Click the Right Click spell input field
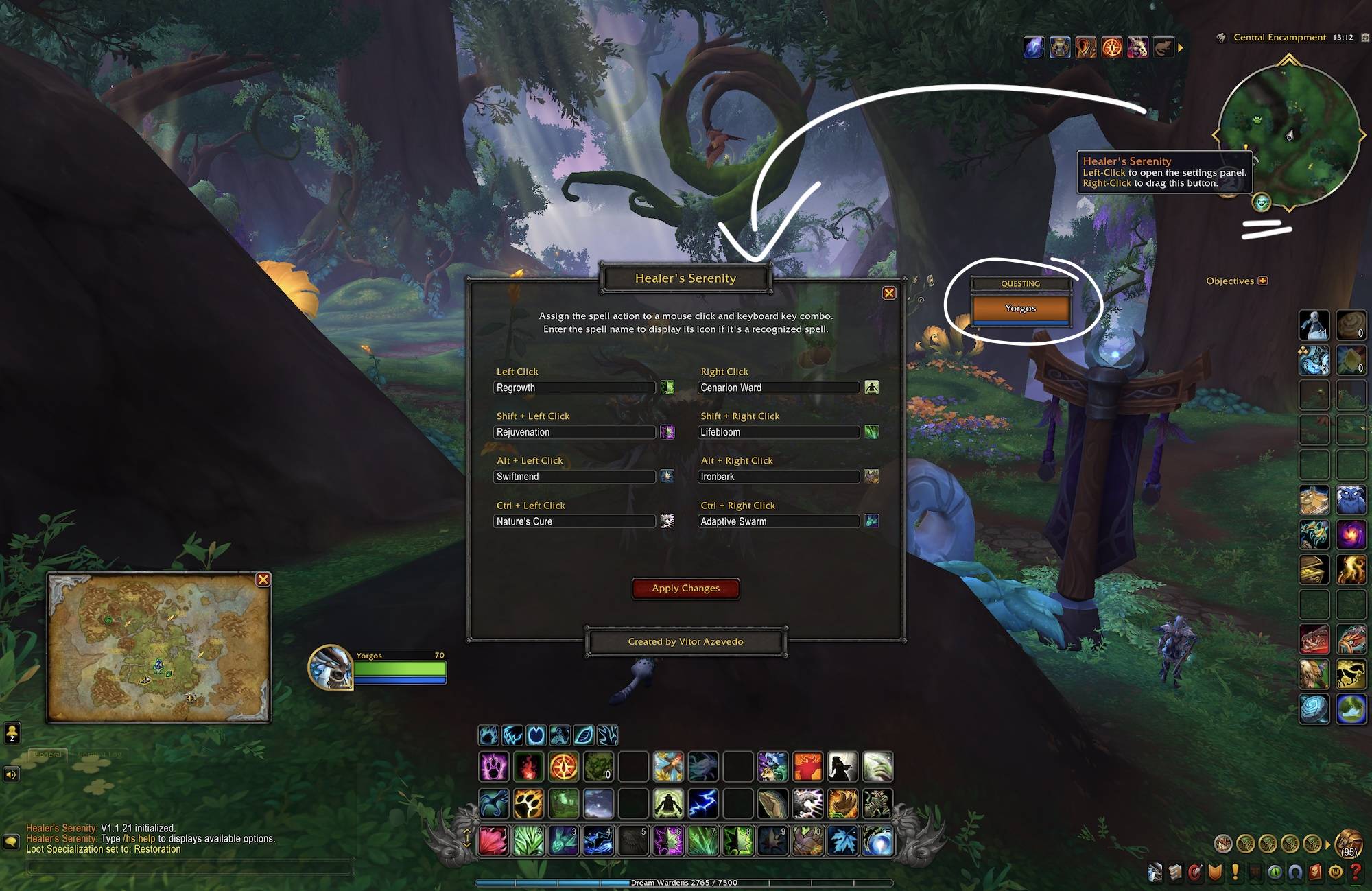 779,388
